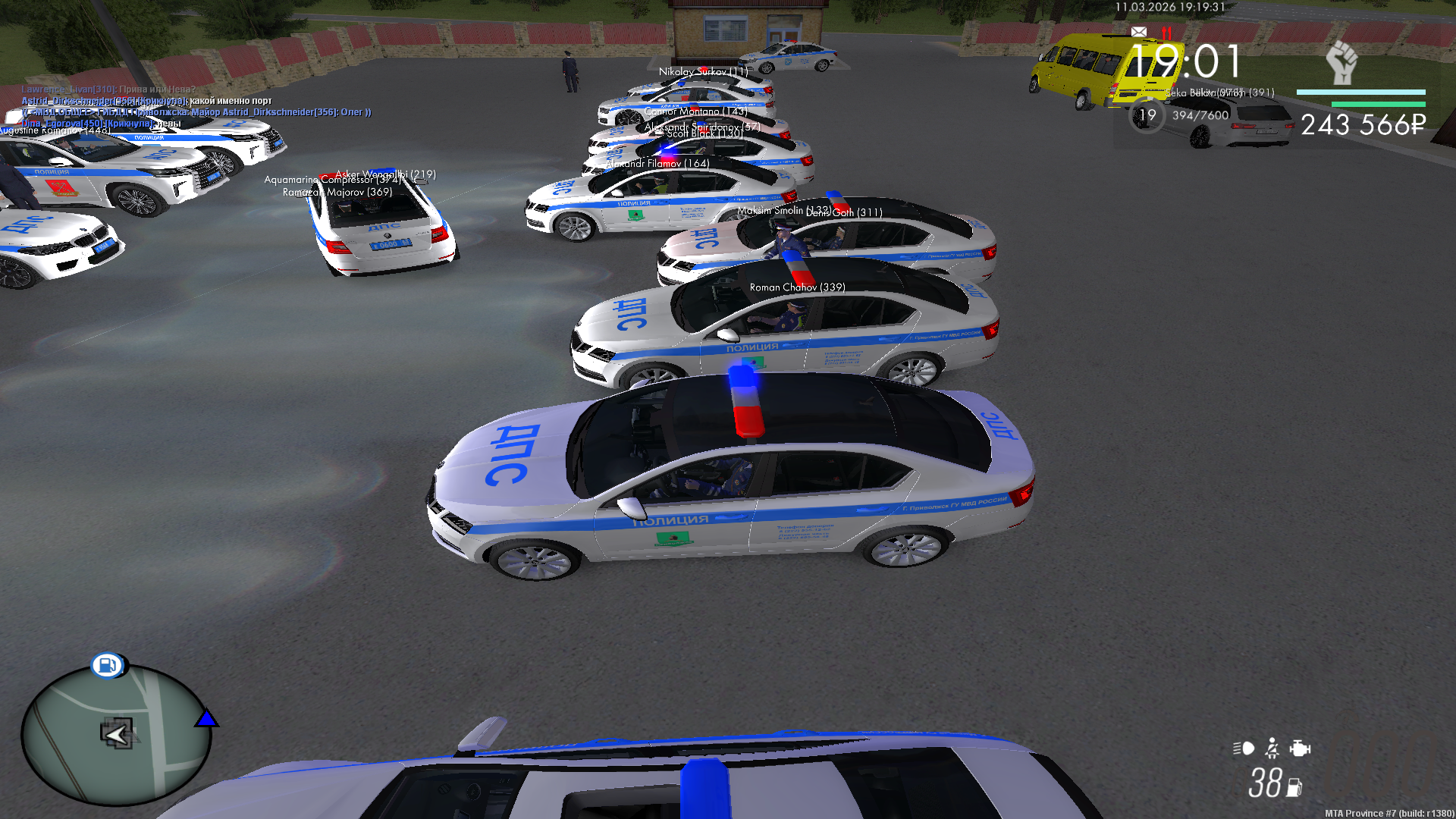This screenshot has height=819, width=1456.
Task: Click the red fork and knife hunger icon
Action: pyautogui.click(x=1166, y=33)
